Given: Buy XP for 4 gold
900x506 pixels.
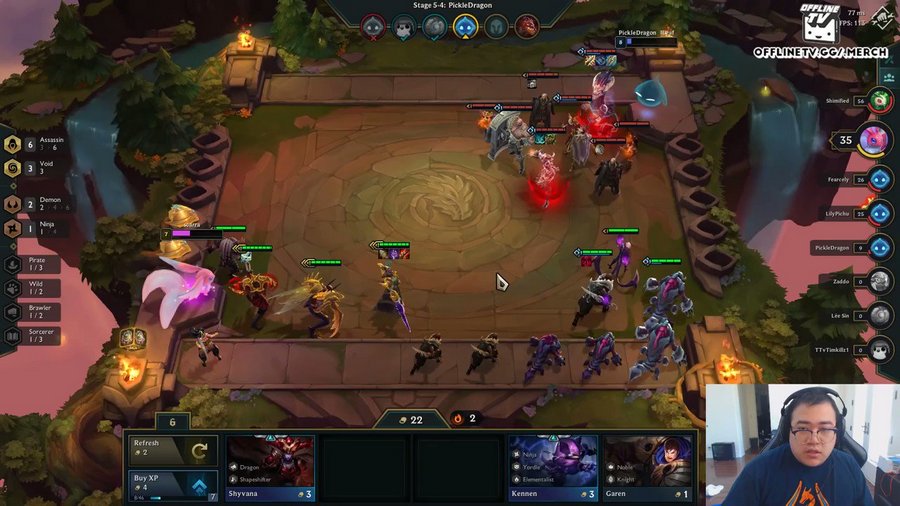Looking at the screenshot, I should tap(172, 485).
